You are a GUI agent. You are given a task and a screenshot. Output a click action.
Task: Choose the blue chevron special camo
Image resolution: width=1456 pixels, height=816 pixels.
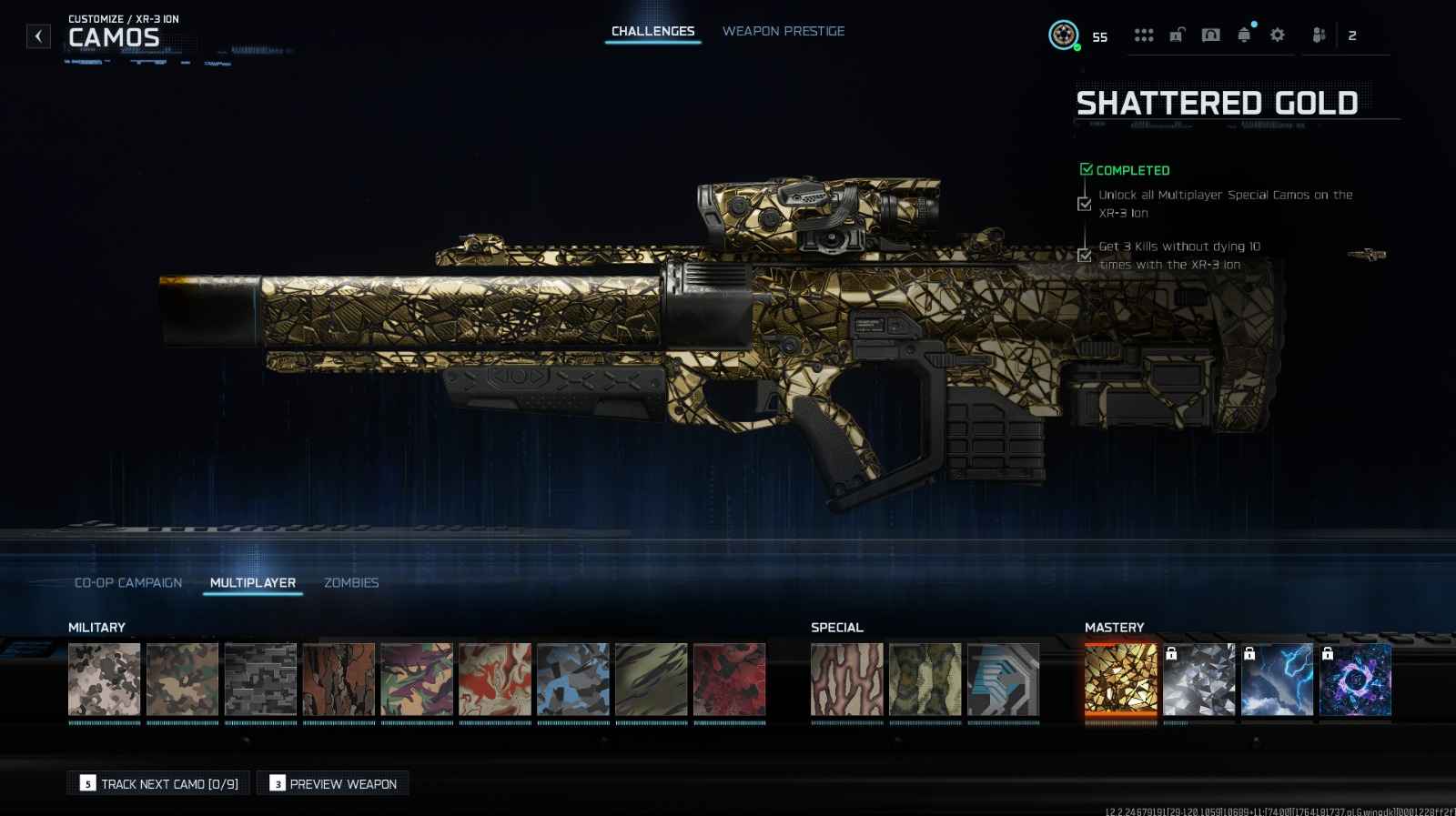[1003, 680]
